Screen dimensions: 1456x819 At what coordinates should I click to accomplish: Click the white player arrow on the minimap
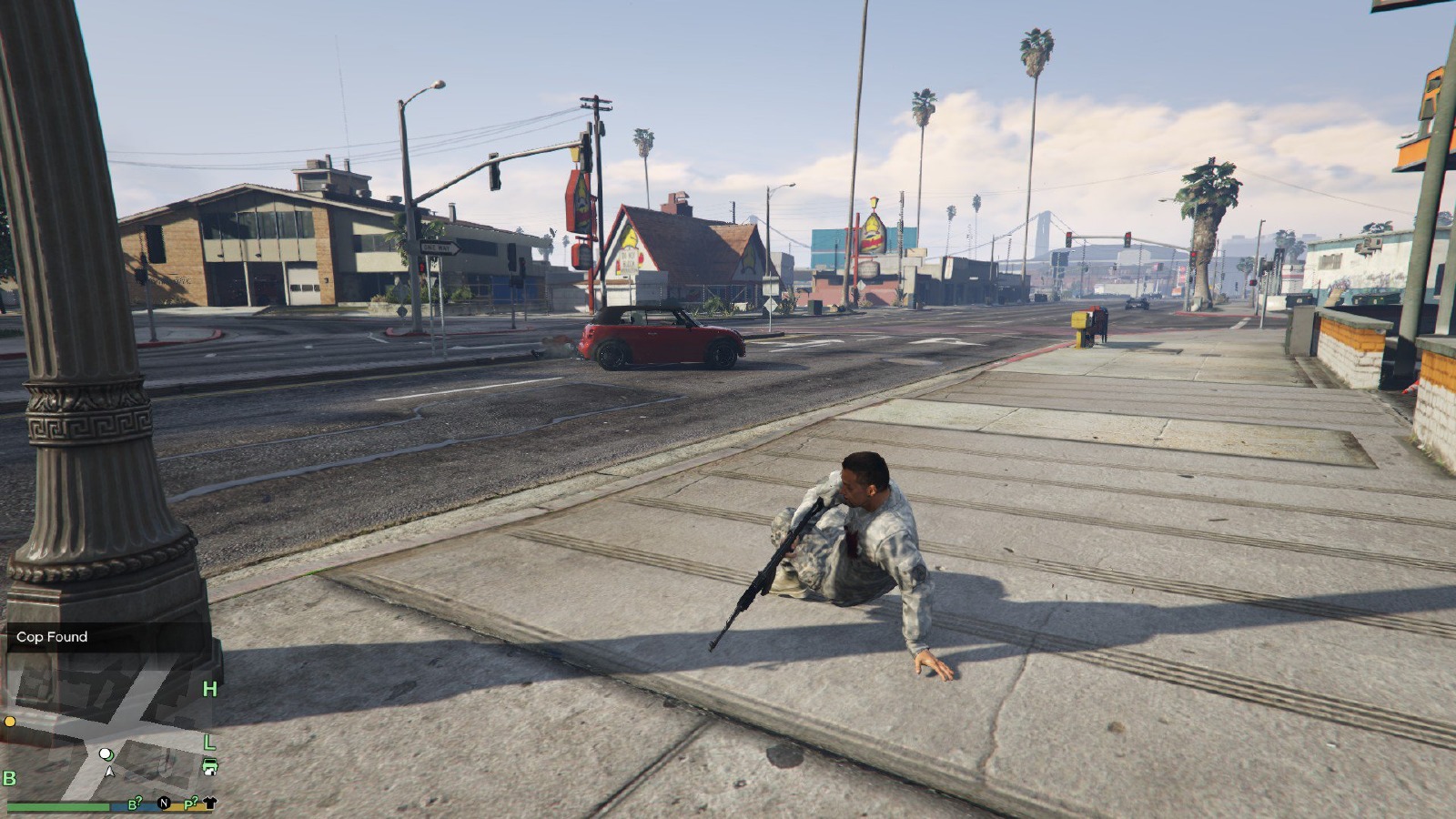pos(110,772)
